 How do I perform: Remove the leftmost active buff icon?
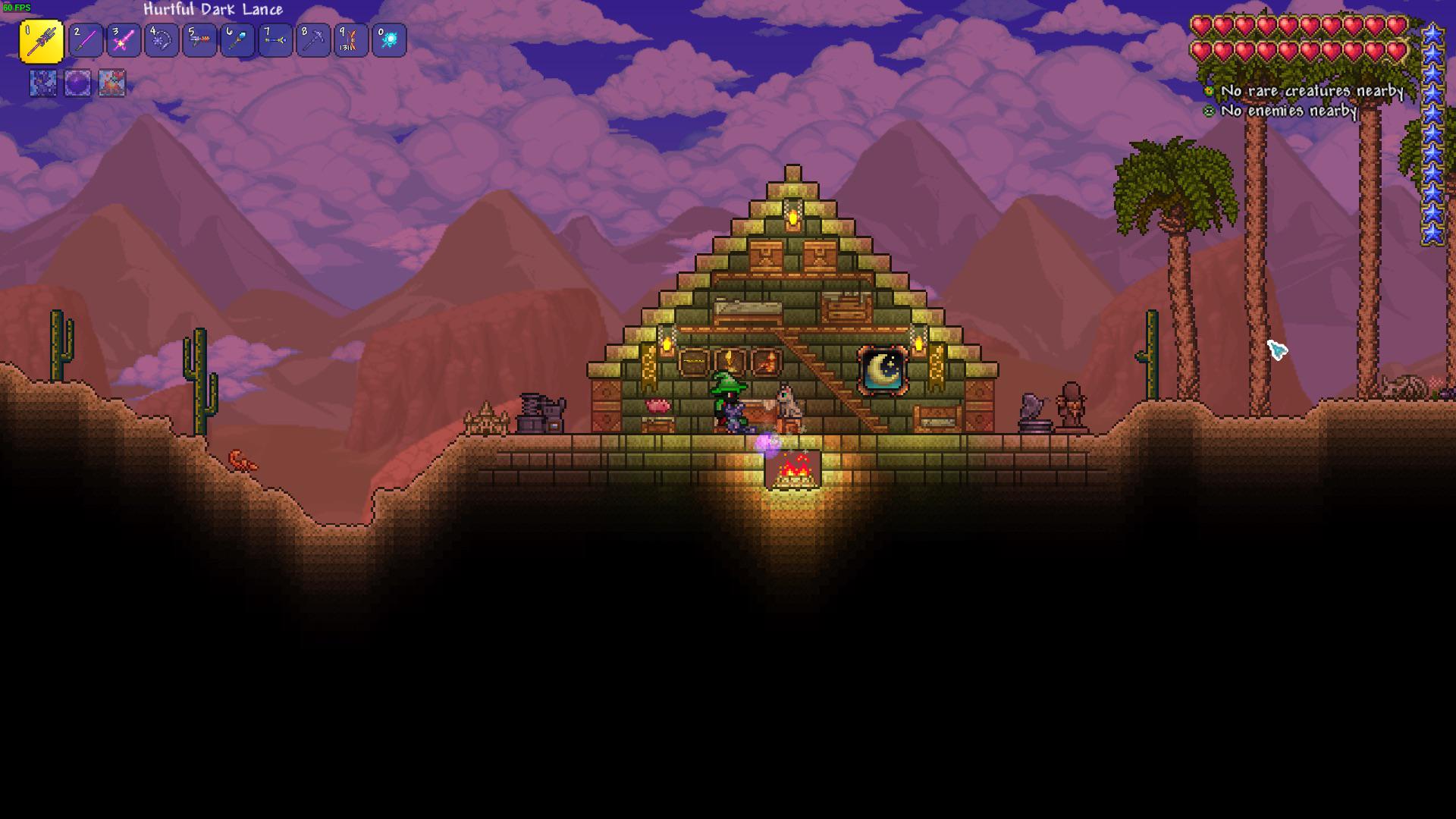pos(42,84)
